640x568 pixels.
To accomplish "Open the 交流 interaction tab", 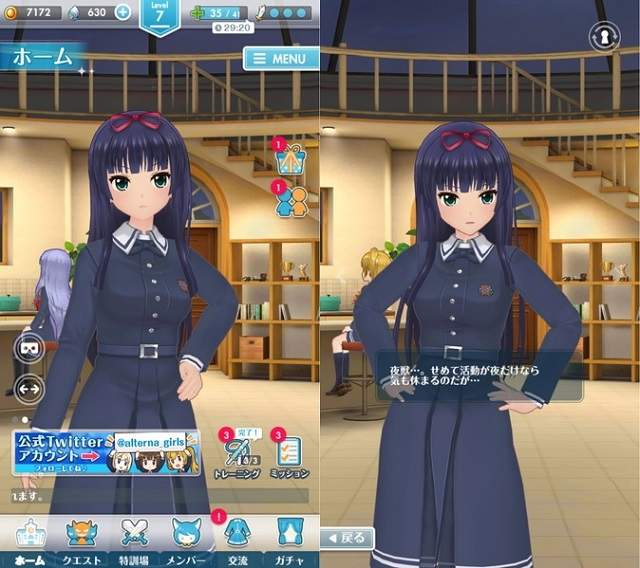I will pyautogui.click(x=238, y=540).
